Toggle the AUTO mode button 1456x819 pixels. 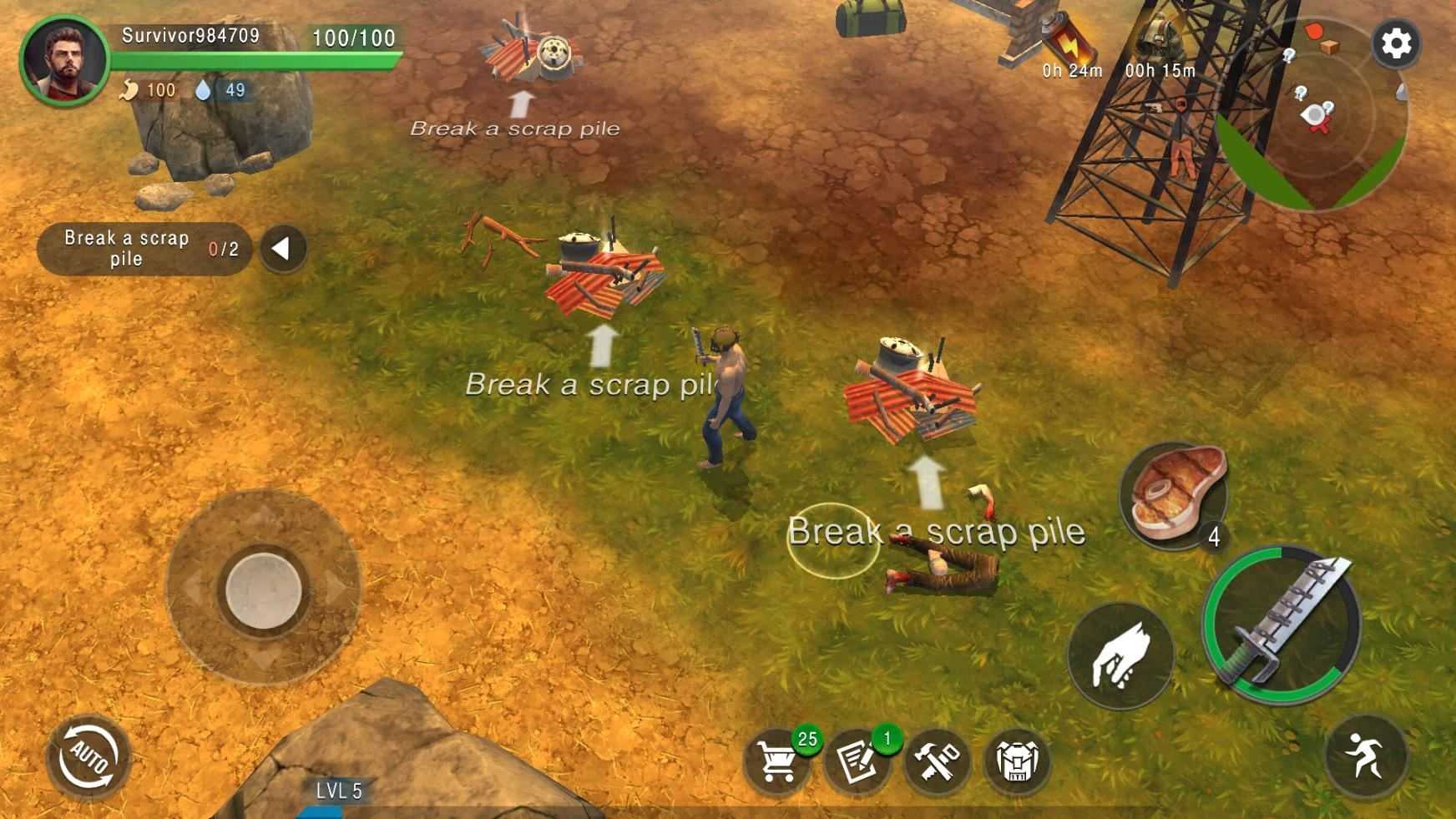click(x=89, y=758)
